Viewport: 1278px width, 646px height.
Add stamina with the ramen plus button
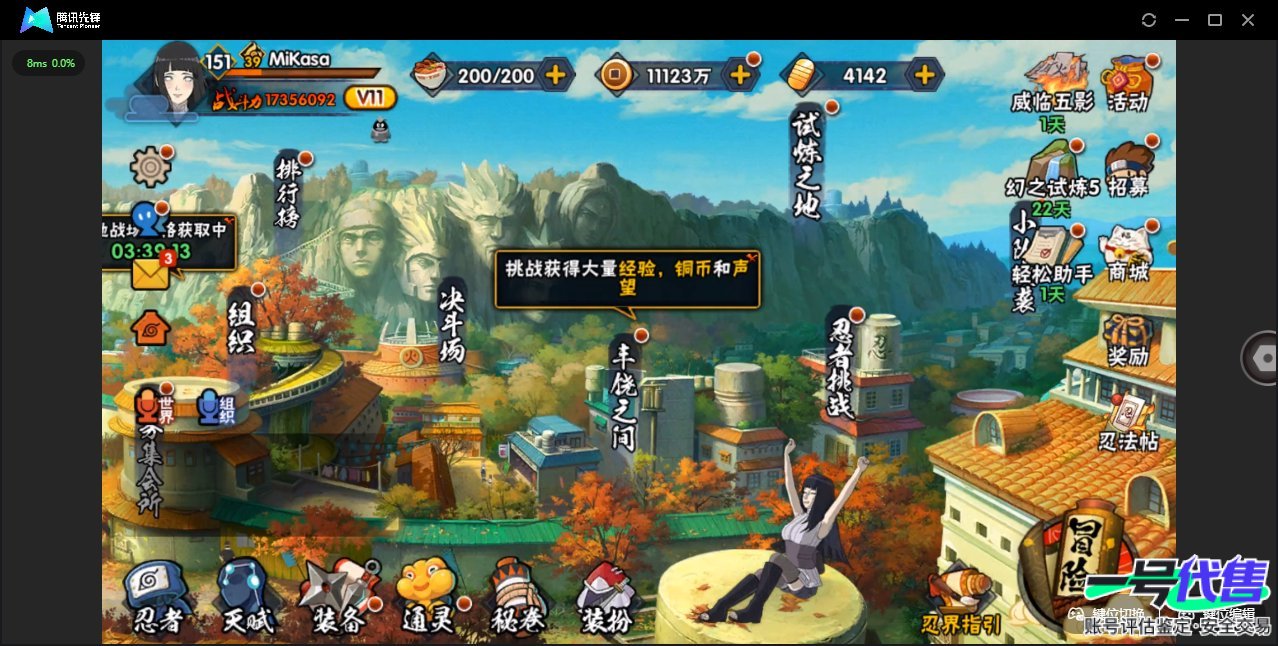point(556,74)
